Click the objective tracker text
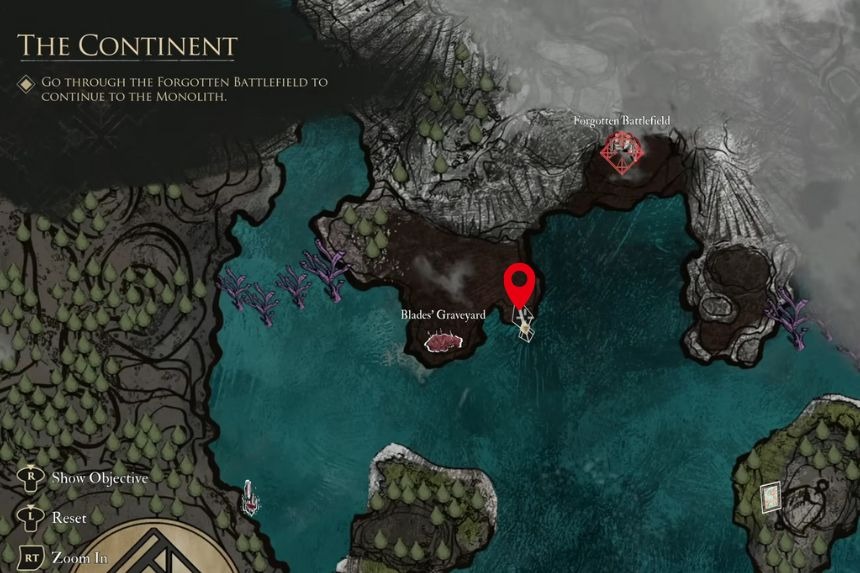The image size is (860, 573). [185, 89]
